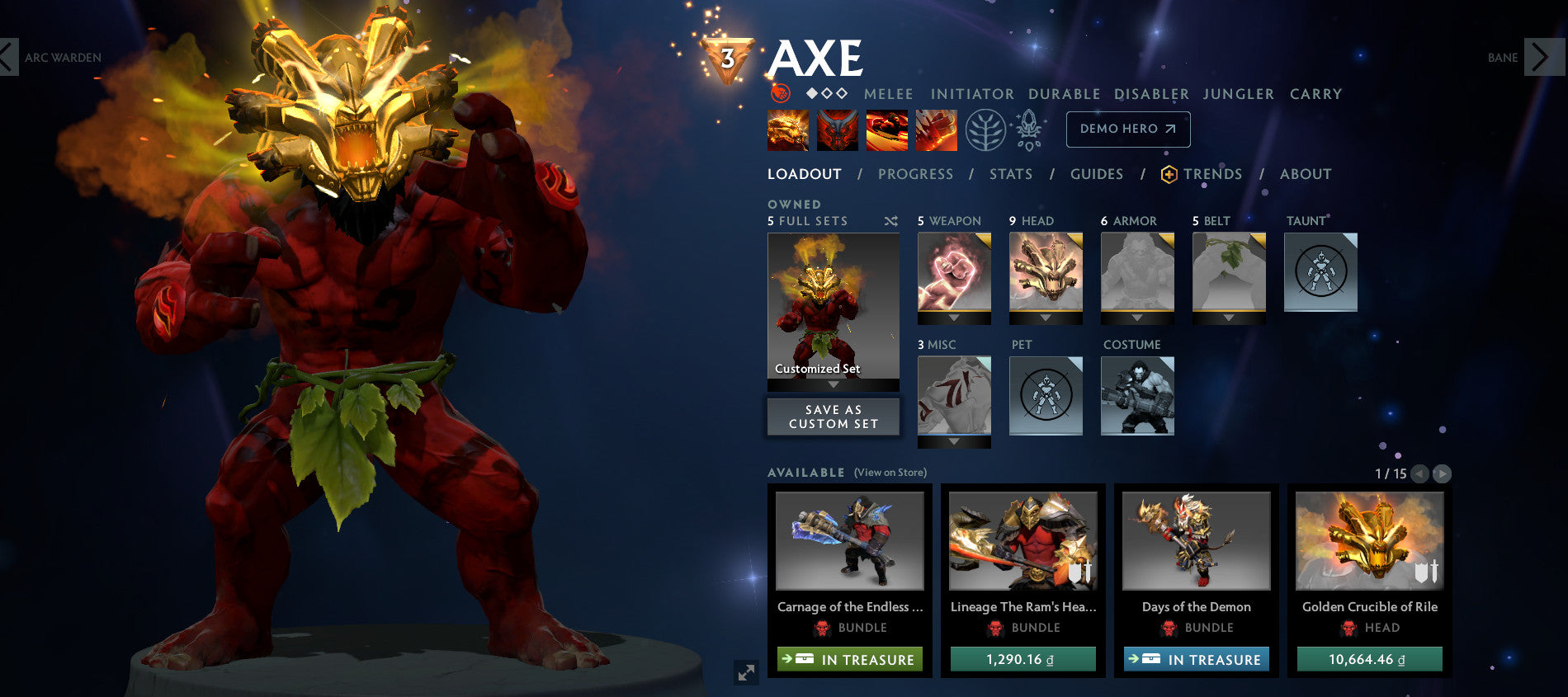The height and width of the screenshot is (697, 1568).
Task: Select the Battle Hunger ability icon
Action: [x=837, y=131]
